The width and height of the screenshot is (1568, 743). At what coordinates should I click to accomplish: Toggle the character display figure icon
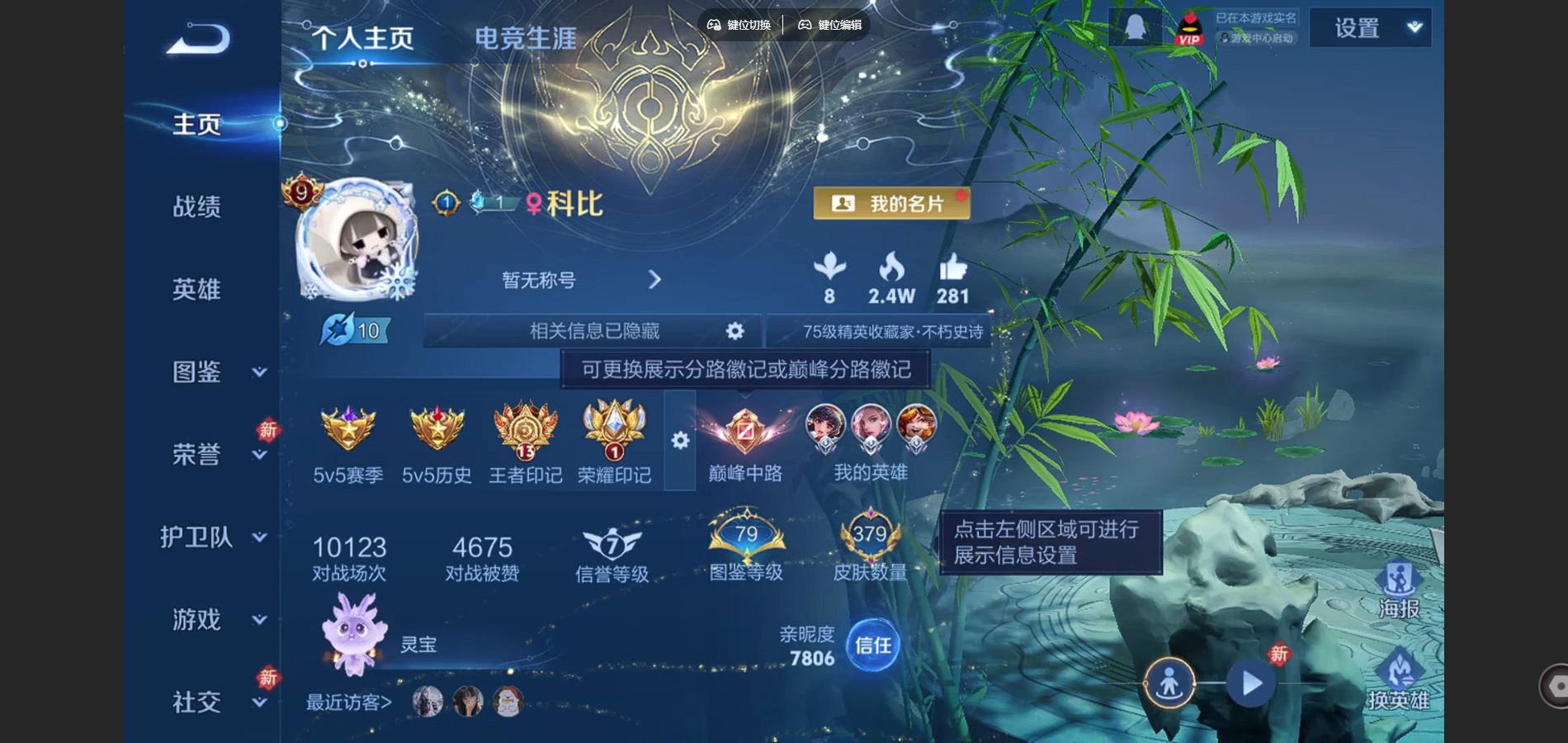[x=1169, y=683]
